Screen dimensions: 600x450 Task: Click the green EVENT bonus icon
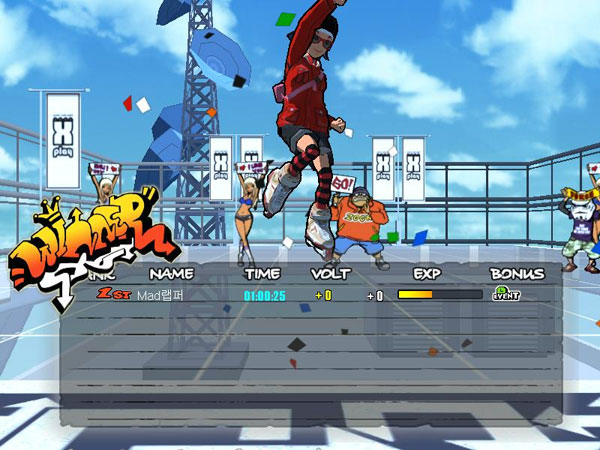pyautogui.click(x=503, y=294)
